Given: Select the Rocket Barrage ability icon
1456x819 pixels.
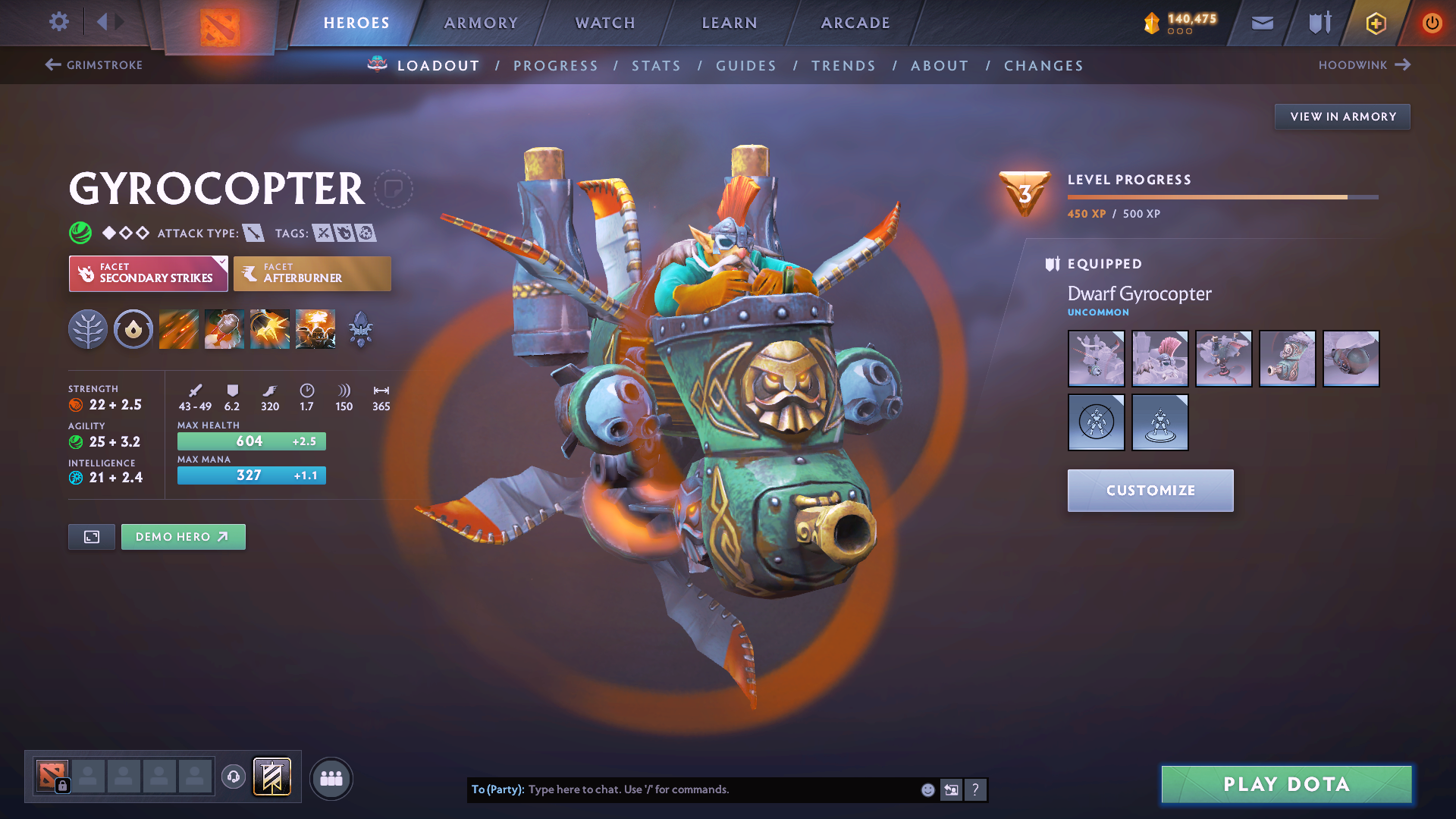Looking at the screenshot, I should point(178,328).
